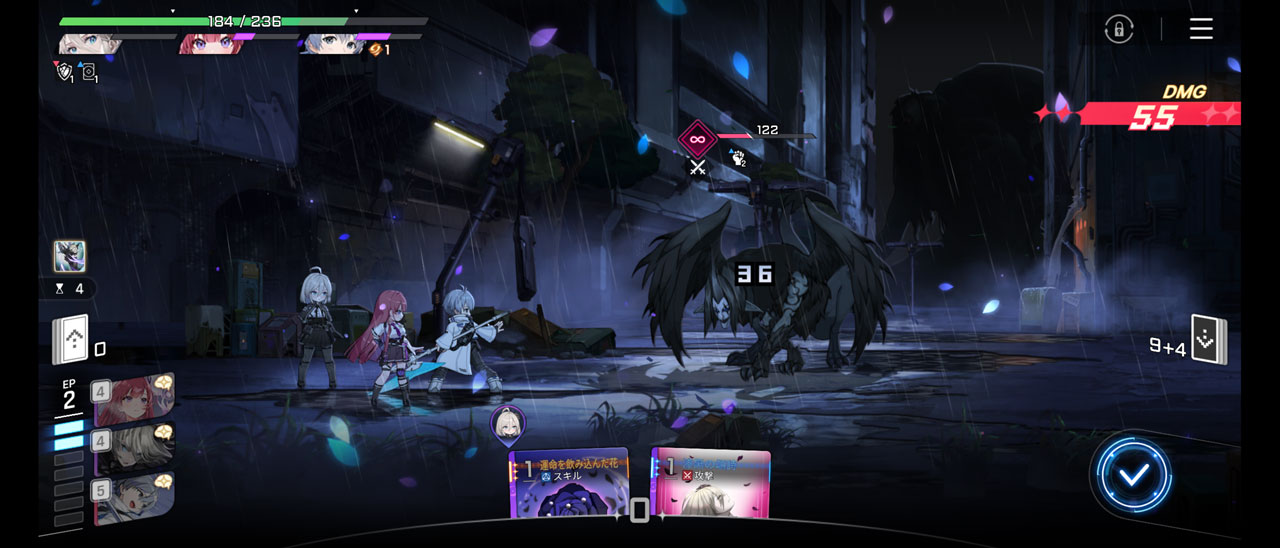Open the draw pile showing 0
Viewport: 1280px width, 548px height.
click(x=71, y=340)
